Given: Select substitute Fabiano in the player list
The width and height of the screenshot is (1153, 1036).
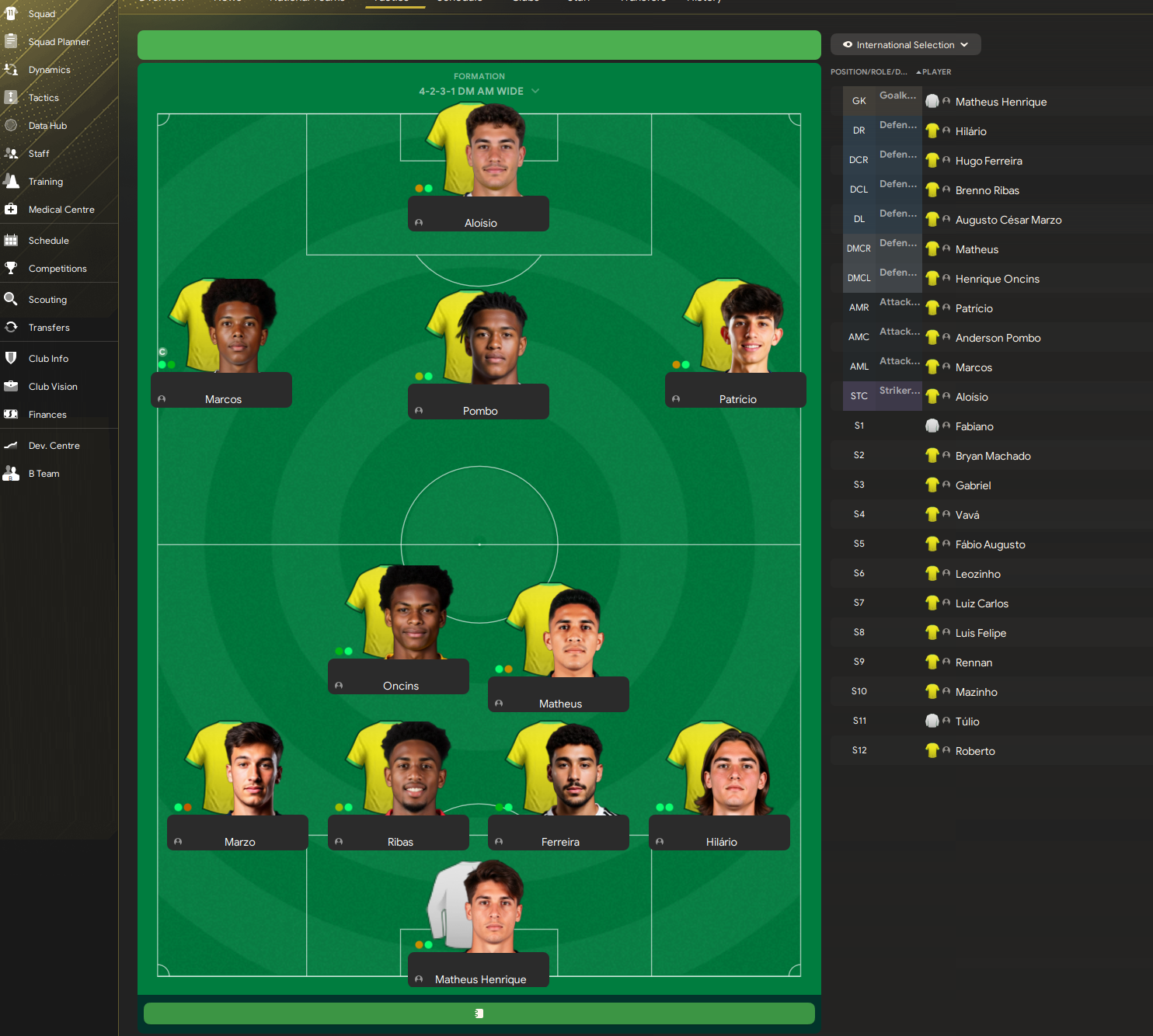Looking at the screenshot, I should 974,426.
